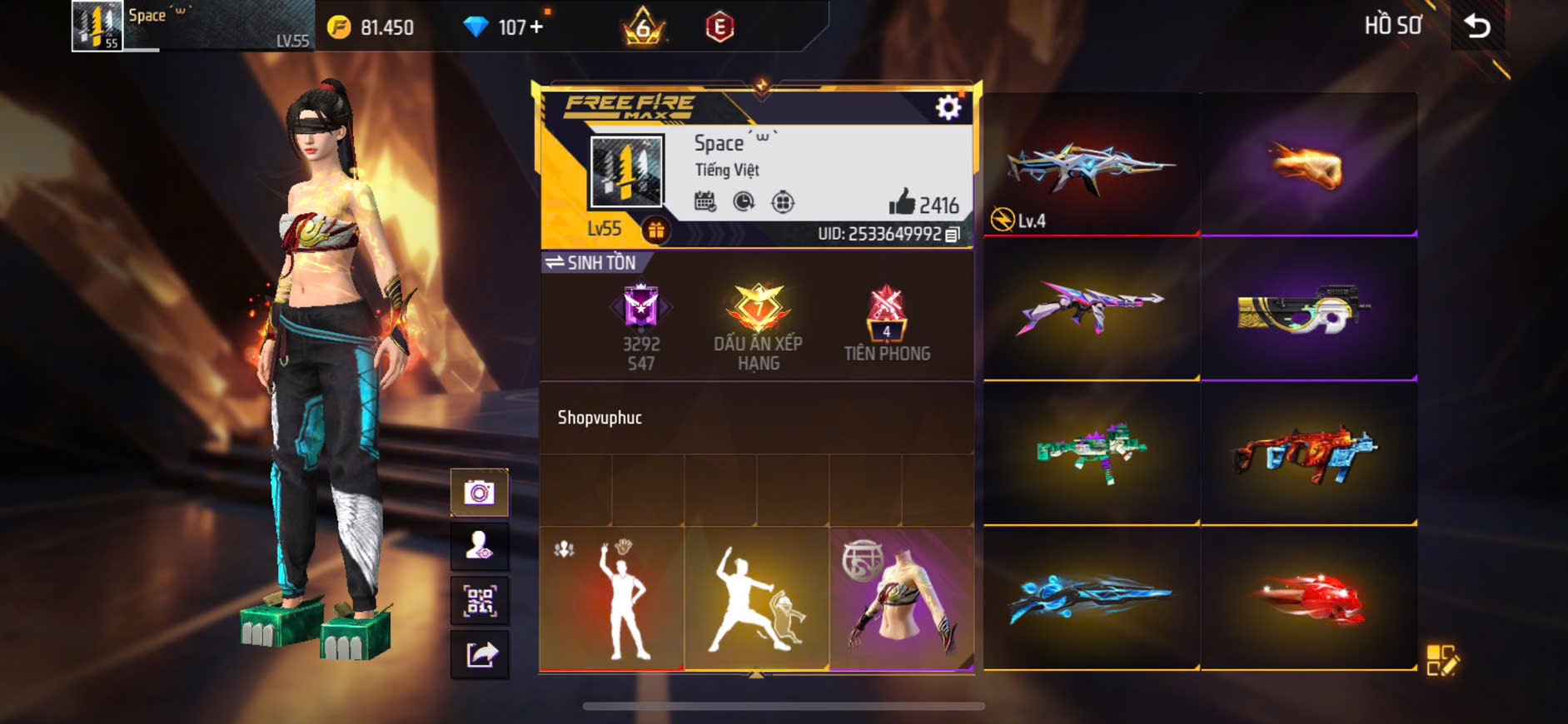Give a like with thumbs-up
Image resolution: width=1568 pixels, height=724 pixels.
click(x=902, y=202)
